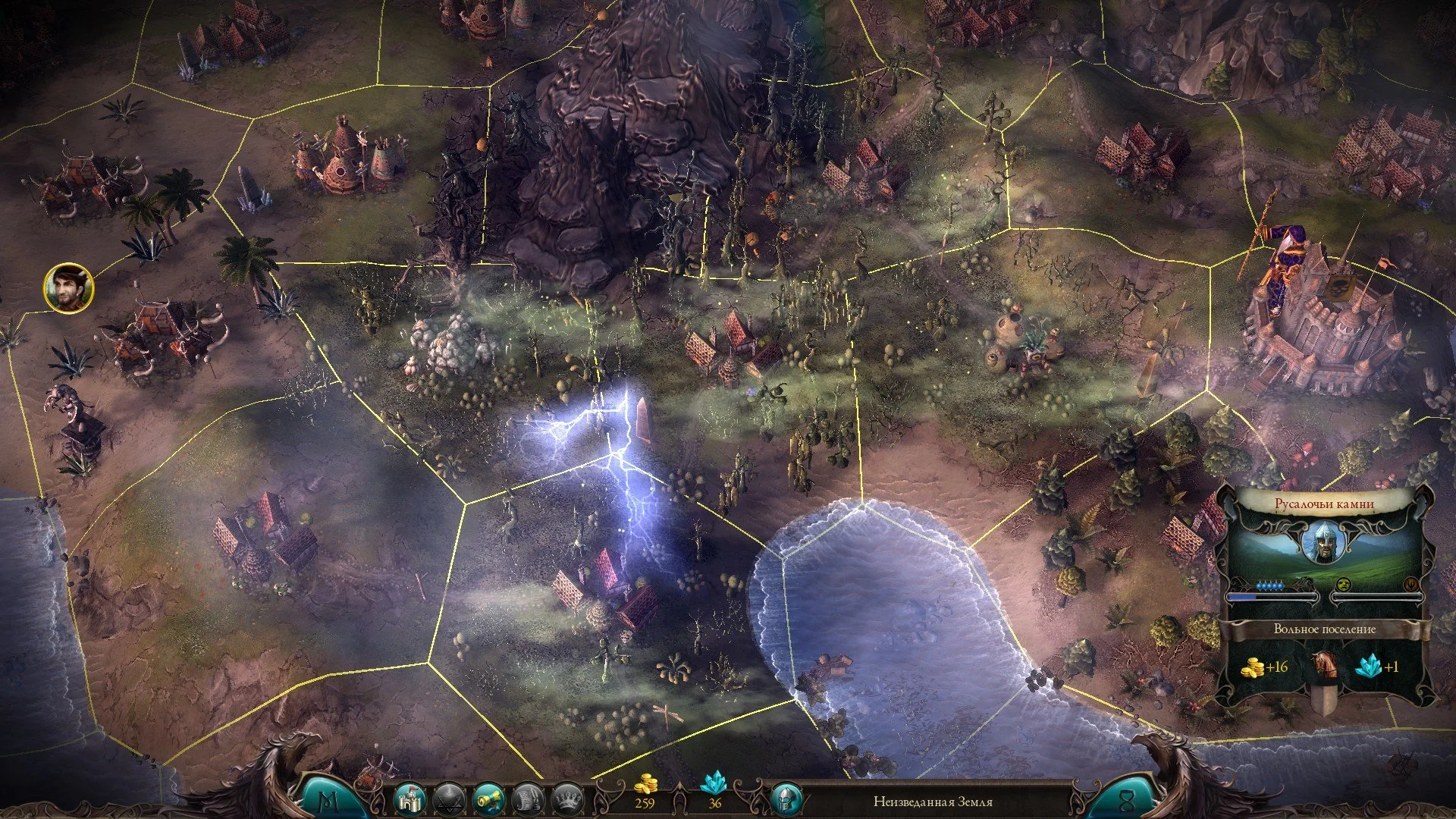Click the mood face icon on settlement panel

coord(1343,584)
